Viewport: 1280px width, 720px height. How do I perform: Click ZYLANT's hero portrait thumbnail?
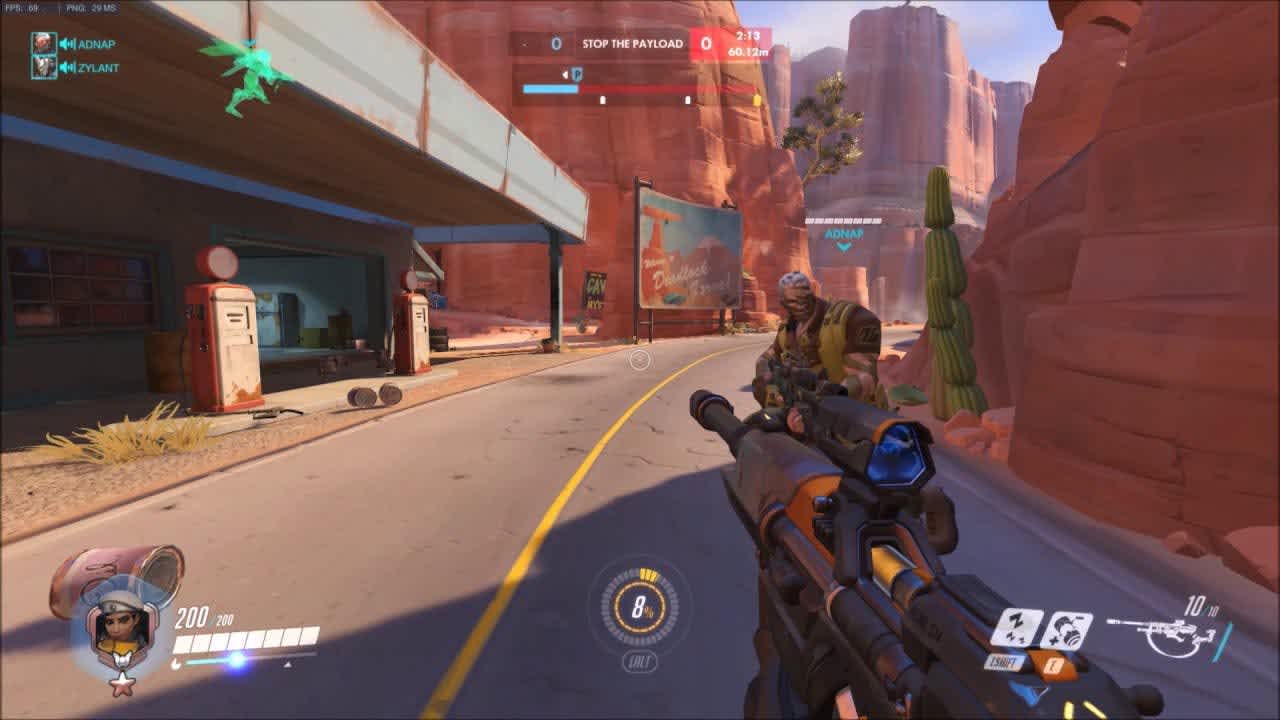point(42,70)
